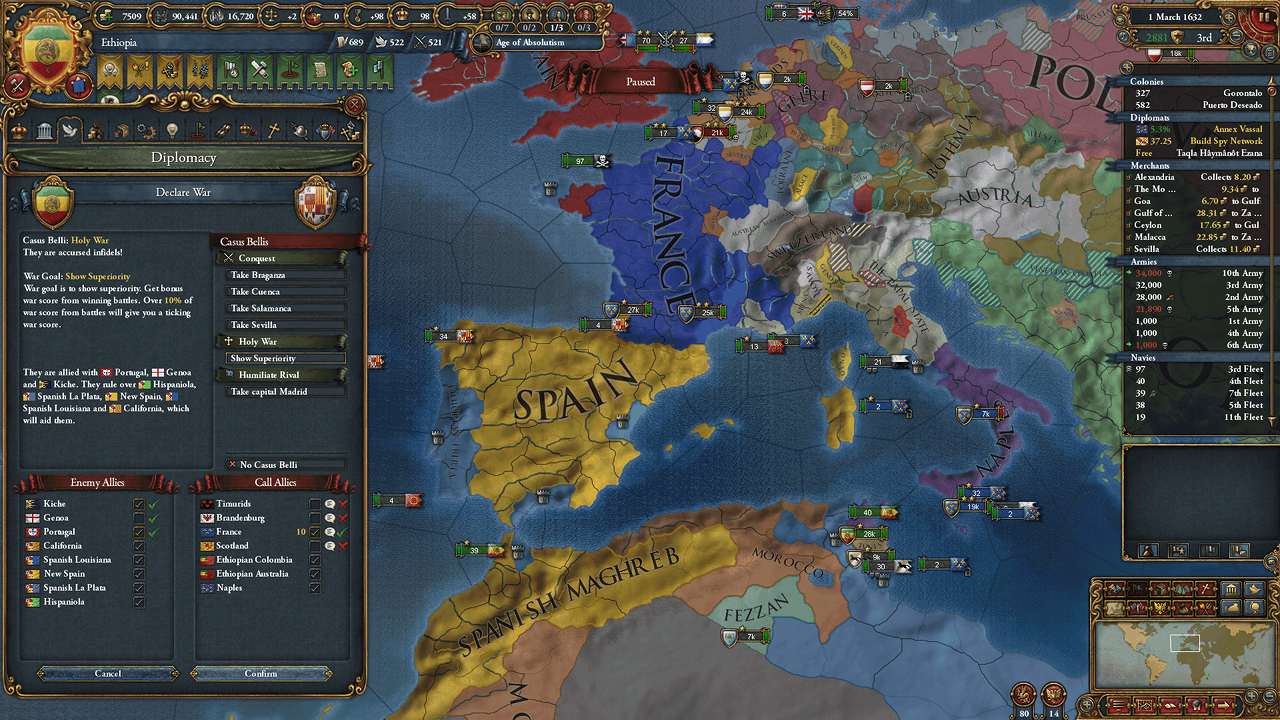Toggle France's call-to-arms checkbox
Screen dimensions: 1280x720
point(315,532)
